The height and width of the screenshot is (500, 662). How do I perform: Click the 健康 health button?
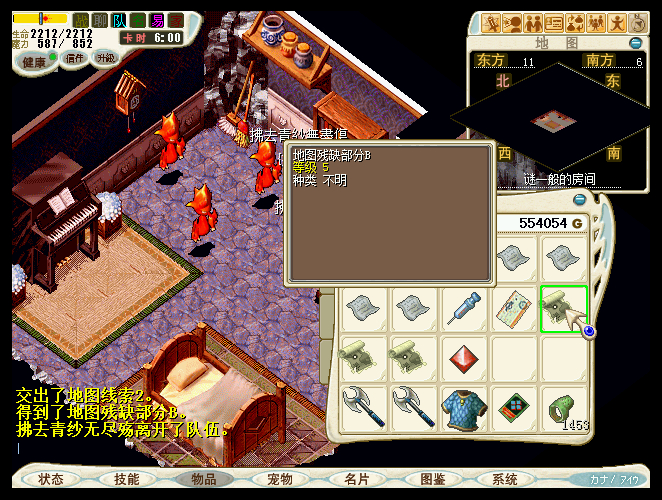34,60
